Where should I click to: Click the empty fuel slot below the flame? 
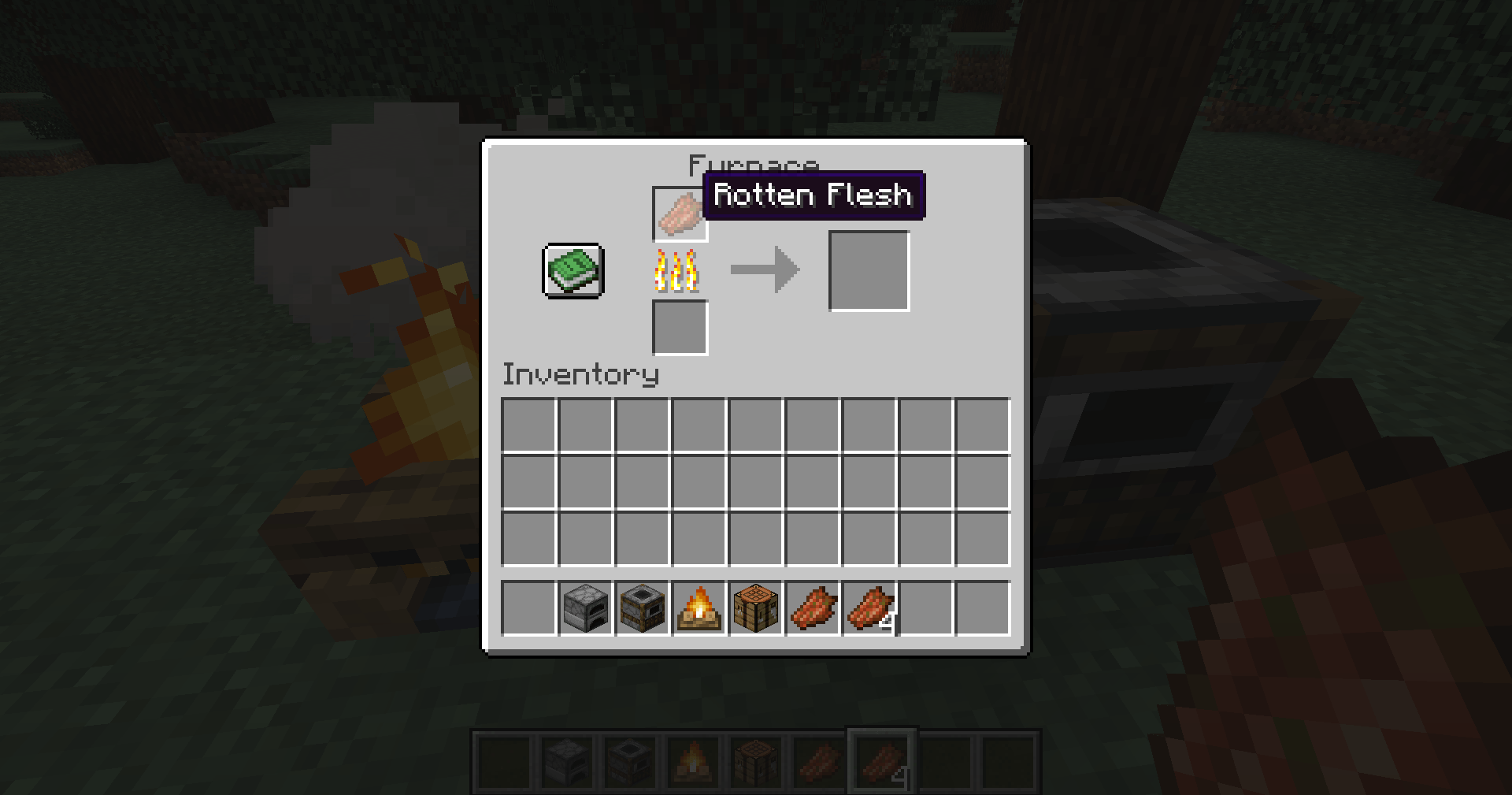pos(679,326)
